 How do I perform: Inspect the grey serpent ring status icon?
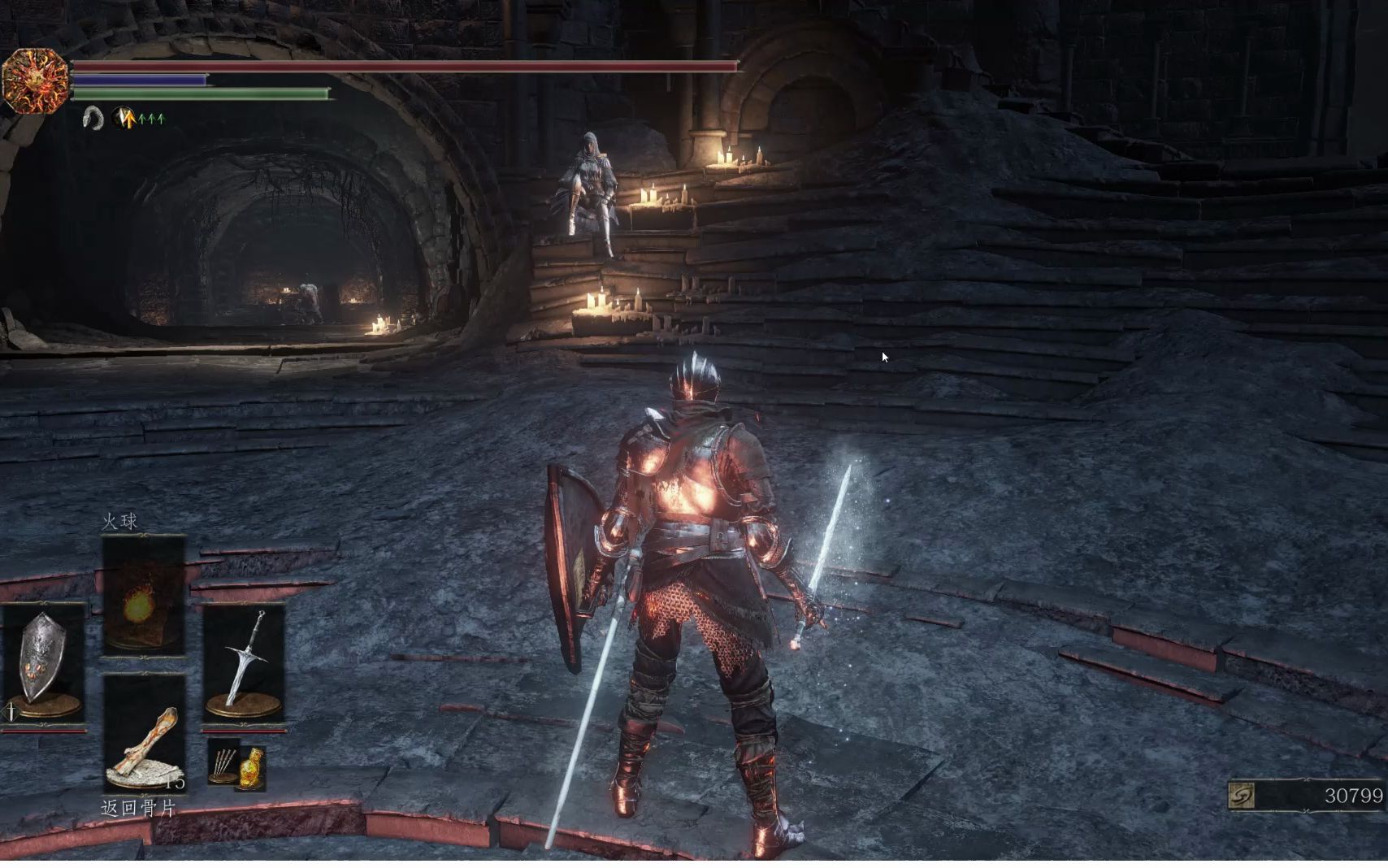93,119
